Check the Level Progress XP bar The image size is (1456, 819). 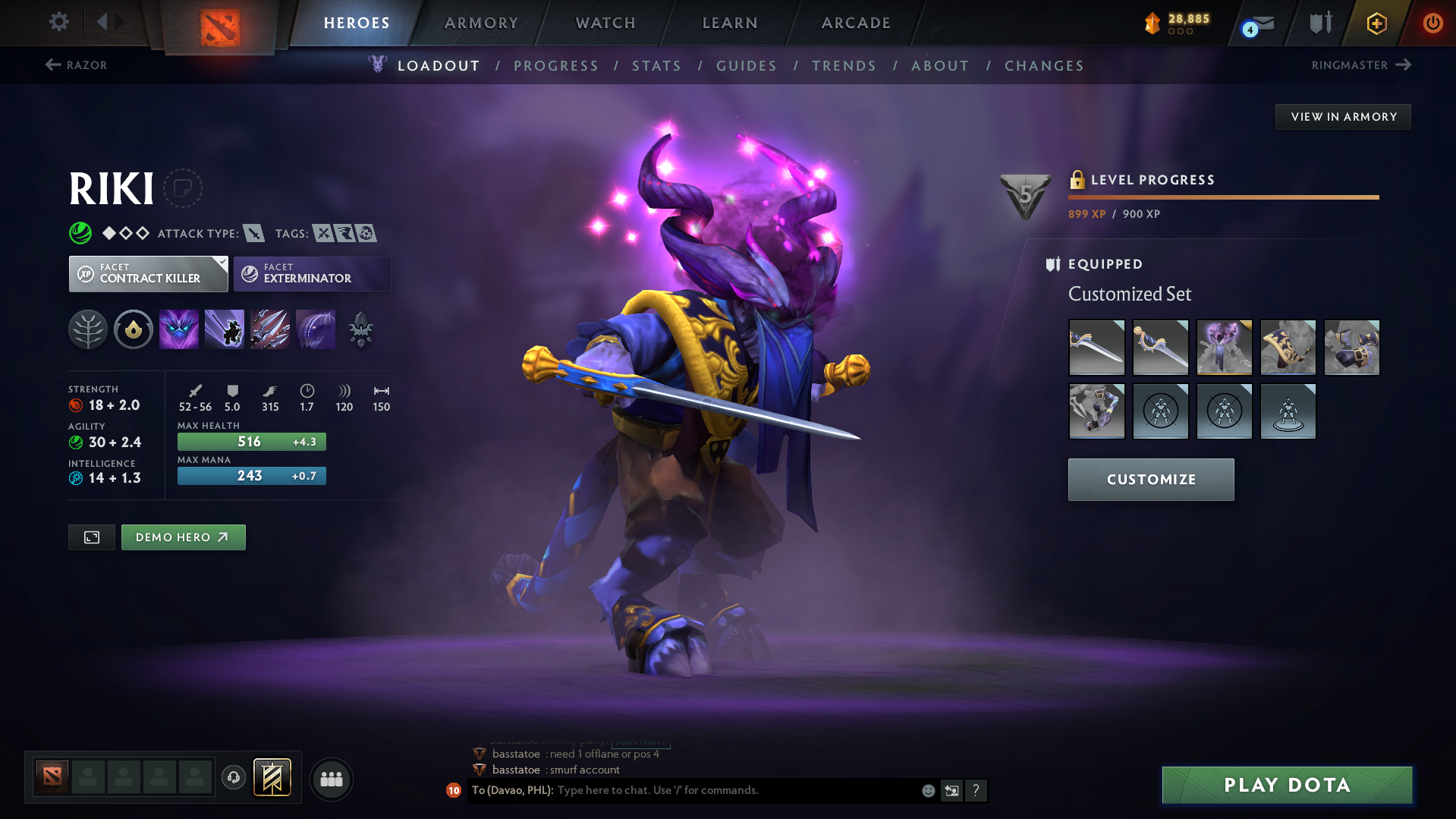click(x=1222, y=197)
